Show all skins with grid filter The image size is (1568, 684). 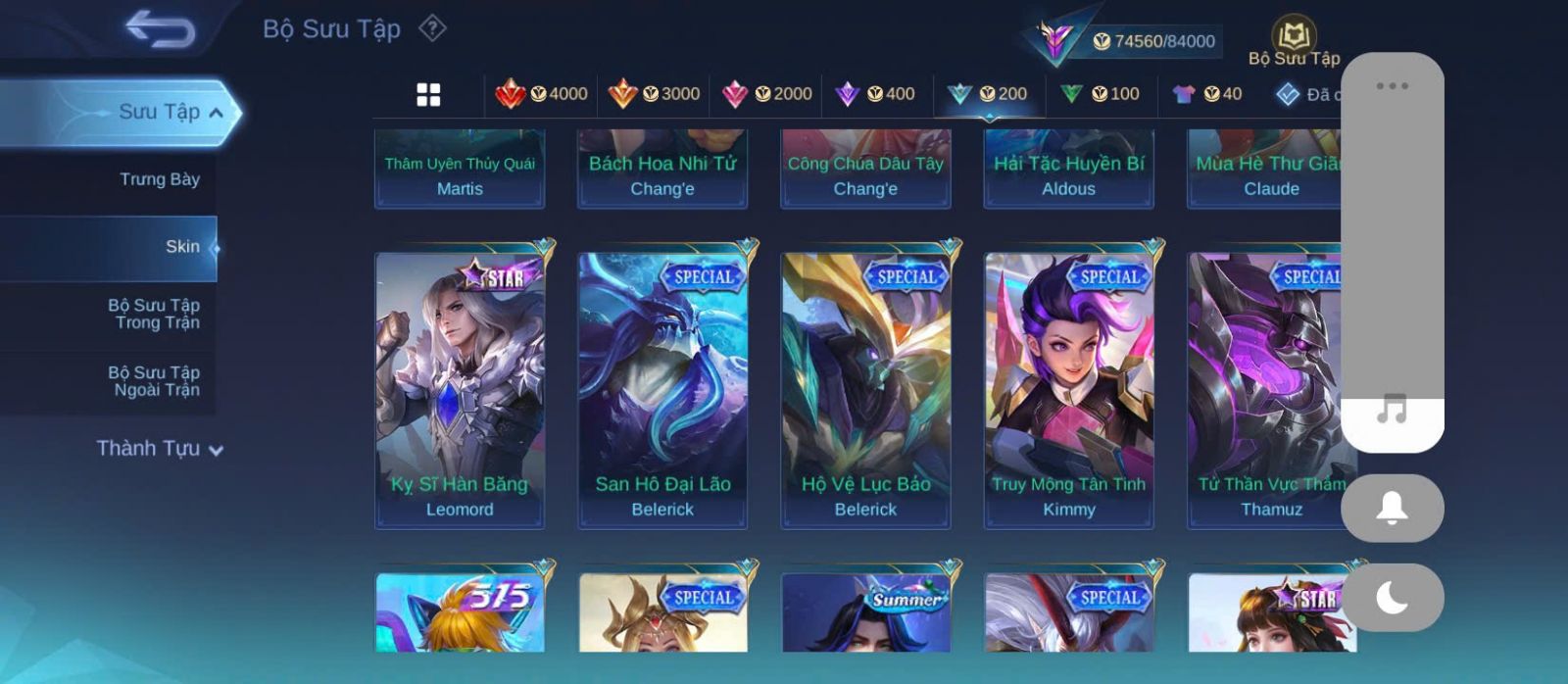(x=428, y=95)
